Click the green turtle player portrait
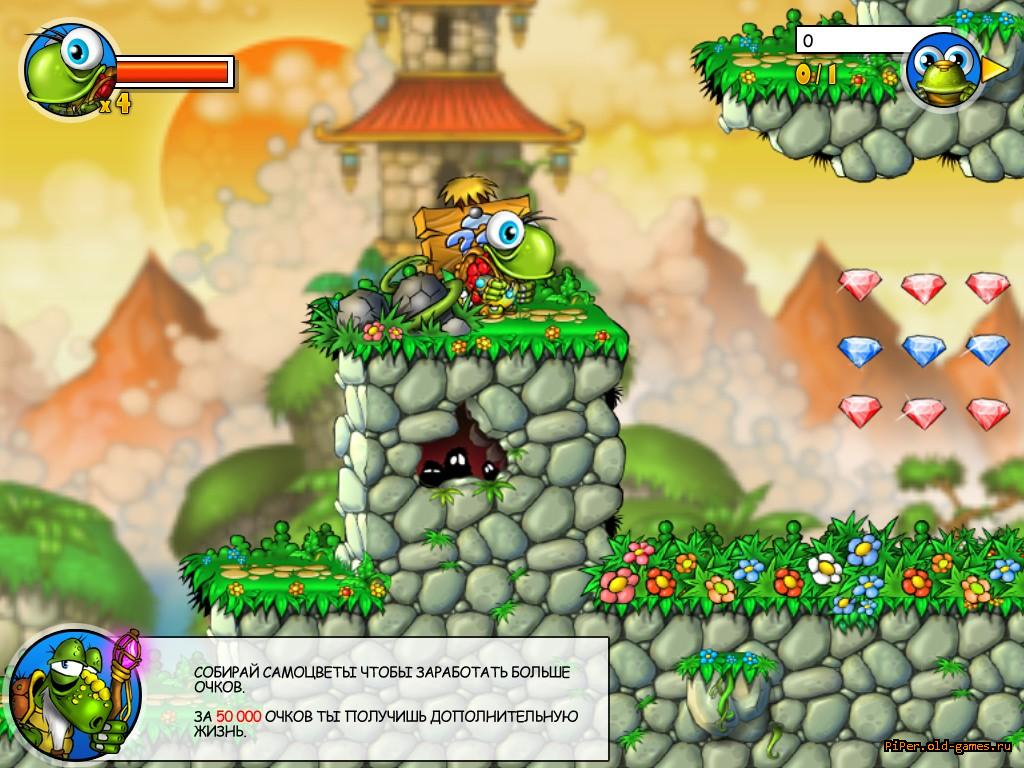Viewport: 1024px width, 768px height. coord(66,68)
